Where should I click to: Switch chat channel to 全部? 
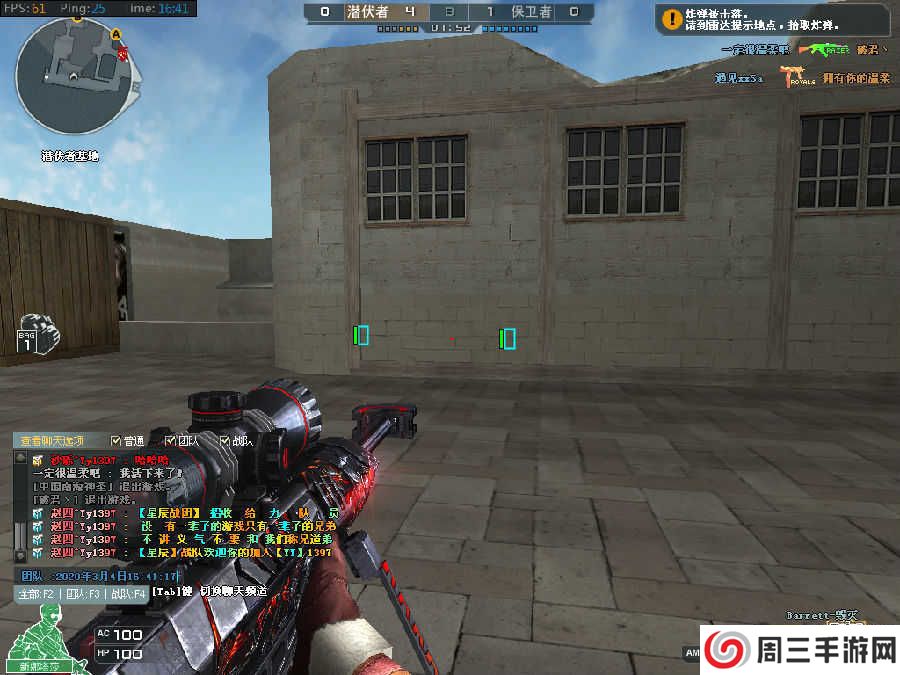click(x=38, y=593)
